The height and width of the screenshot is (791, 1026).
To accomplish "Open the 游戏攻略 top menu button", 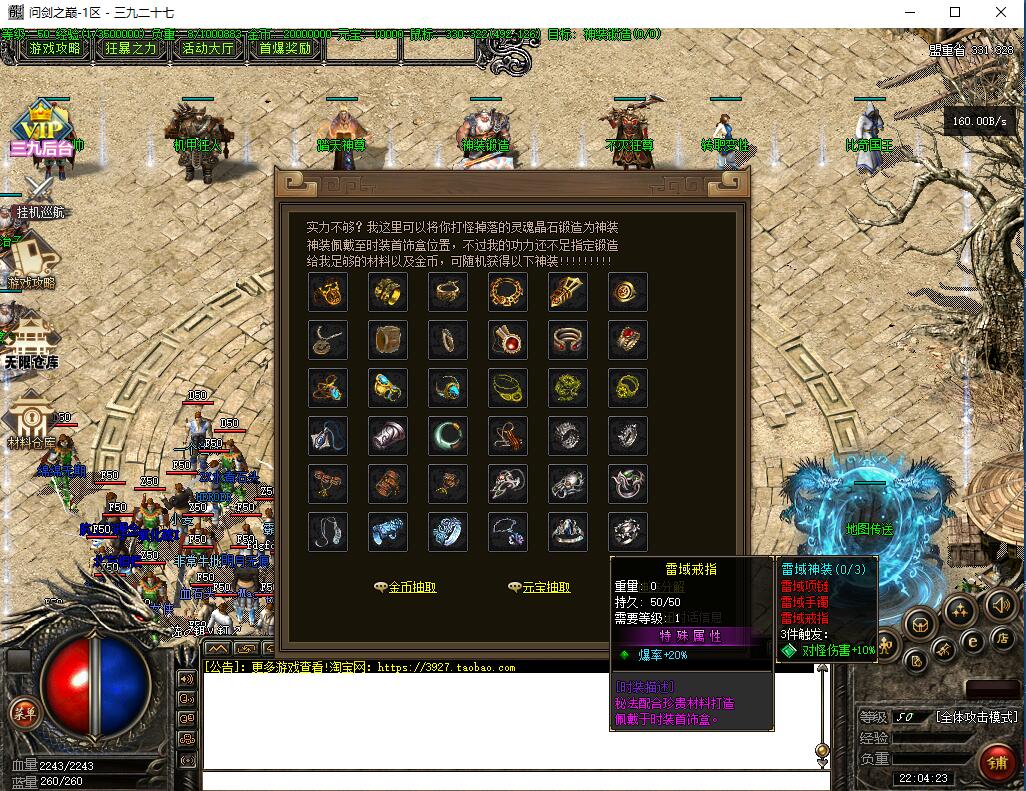I will pos(54,48).
